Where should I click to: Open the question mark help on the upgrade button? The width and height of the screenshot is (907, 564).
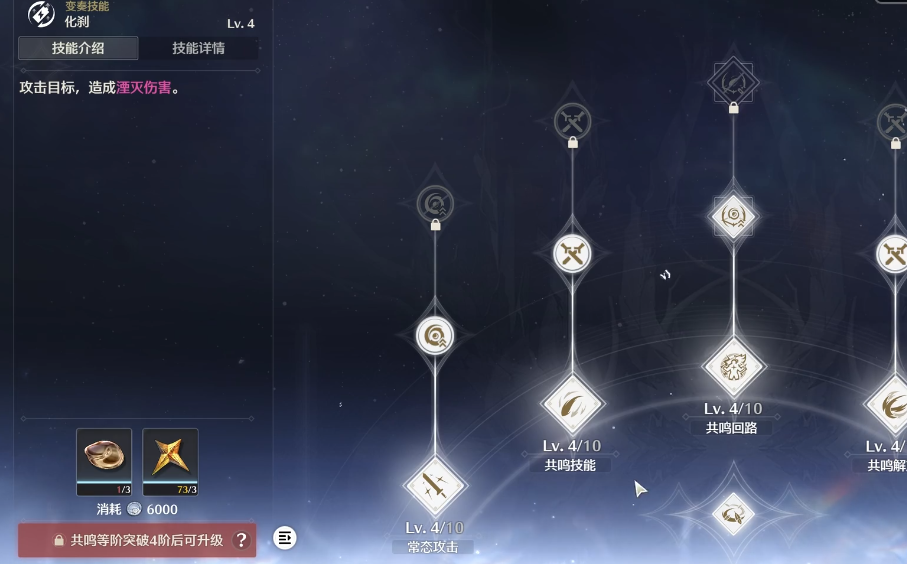[240, 540]
